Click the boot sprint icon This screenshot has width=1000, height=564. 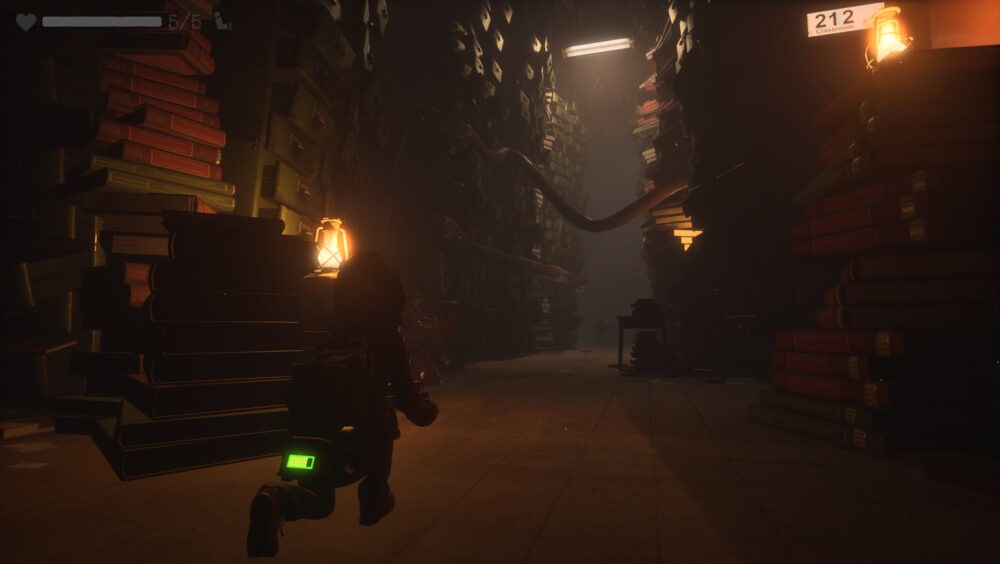click(222, 20)
